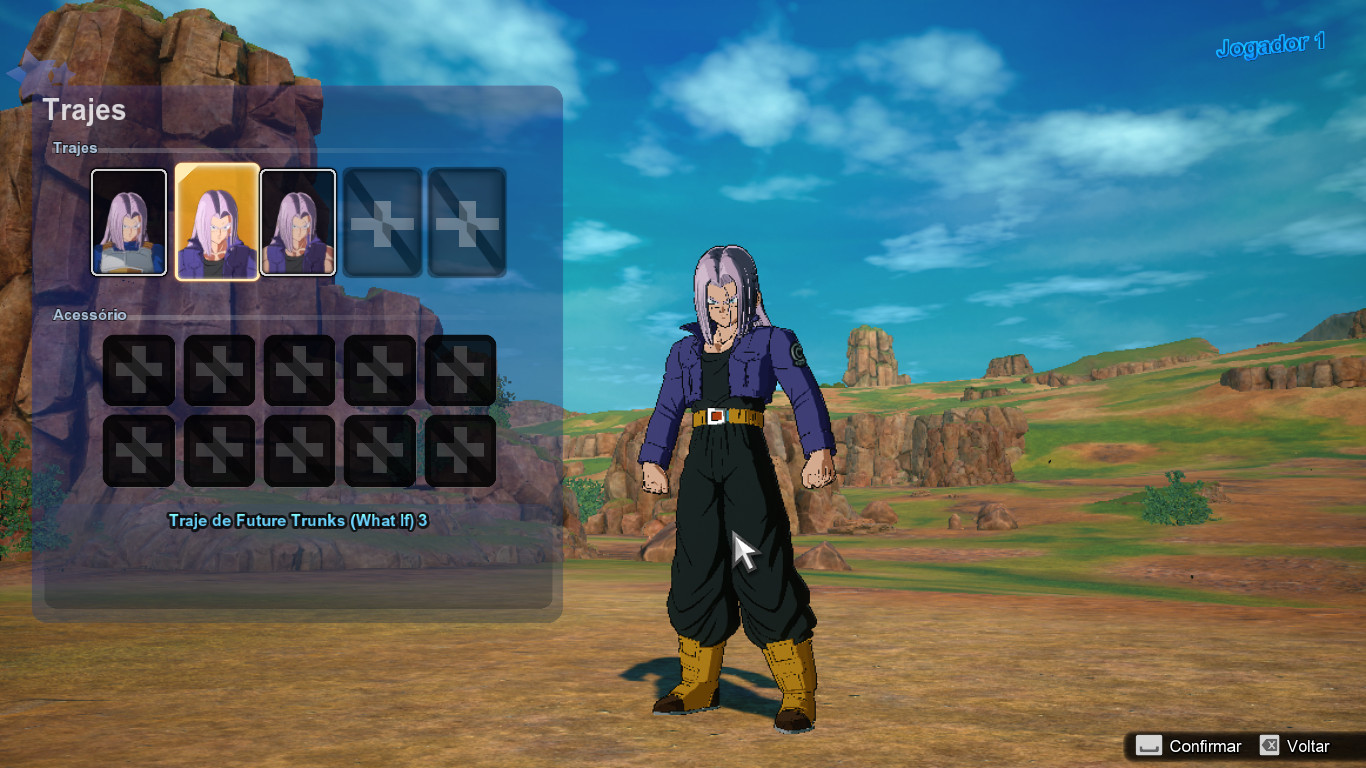Select the last accessory slot in top row
Image resolution: width=1366 pixels, height=768 pixels.
coord(459,369)
